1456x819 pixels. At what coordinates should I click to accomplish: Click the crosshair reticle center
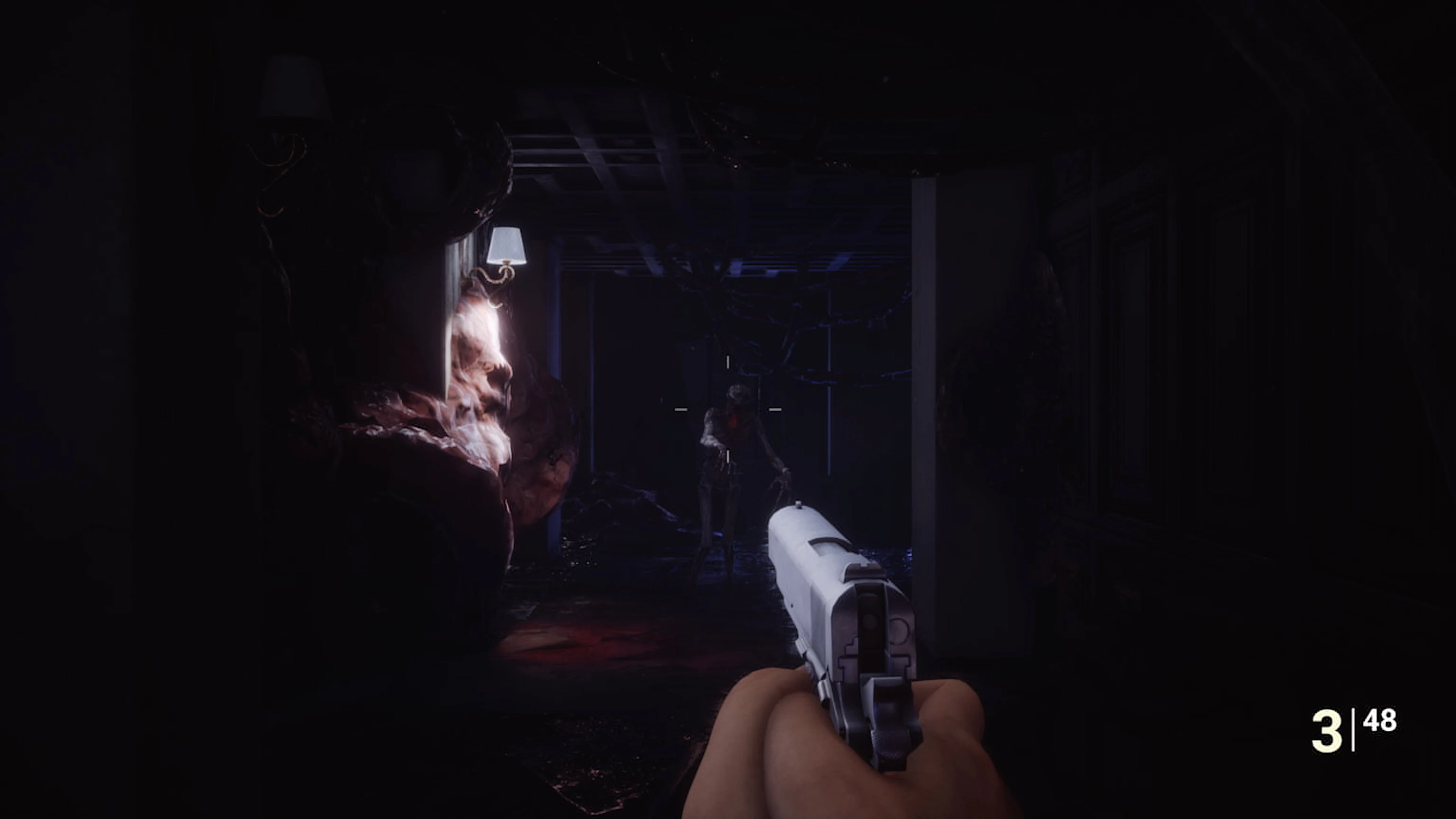pyautogui.click(x=728, y=409)
